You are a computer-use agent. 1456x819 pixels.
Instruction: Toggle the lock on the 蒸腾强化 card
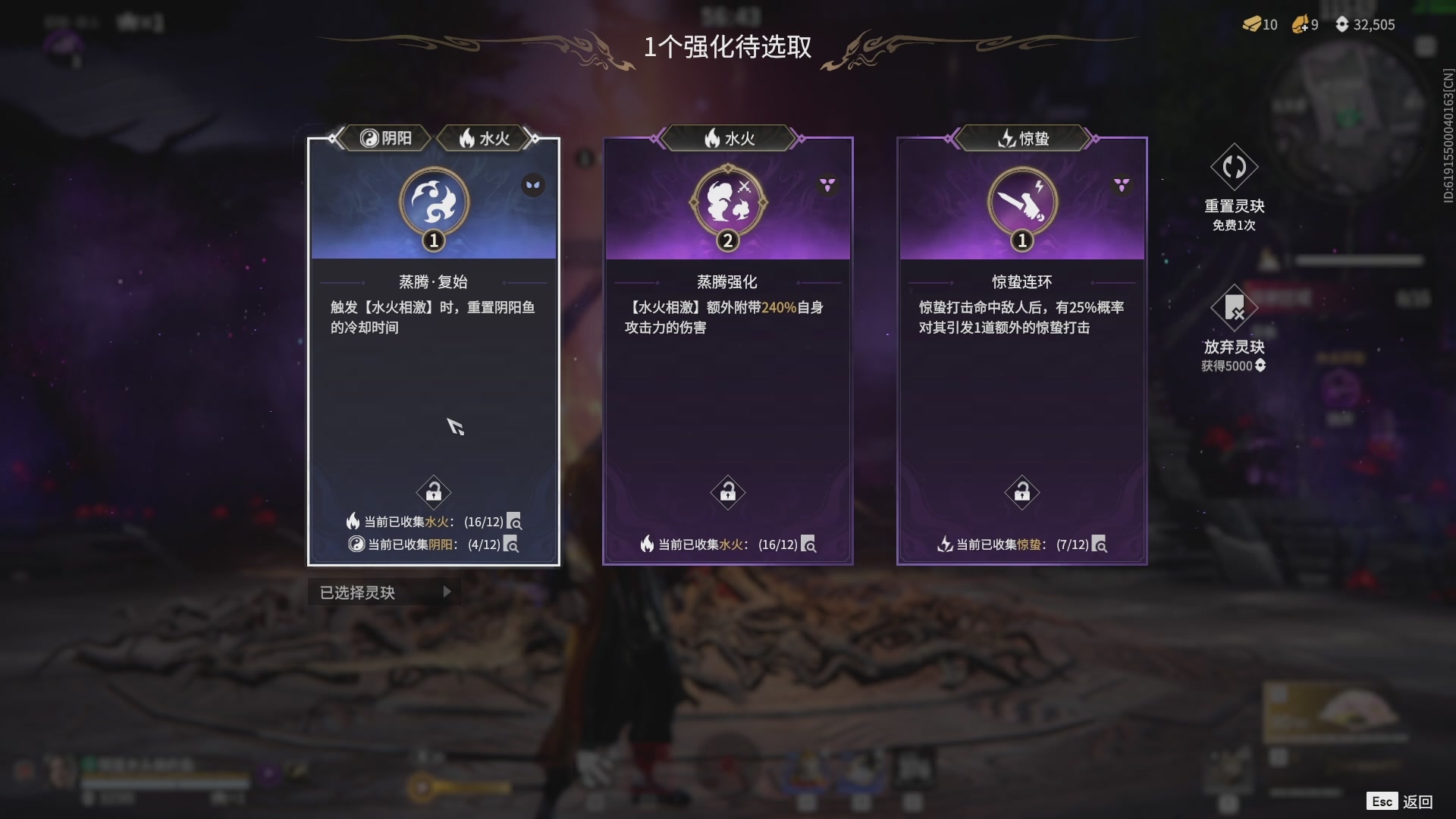pyautogui.click(x=726, y=491)
